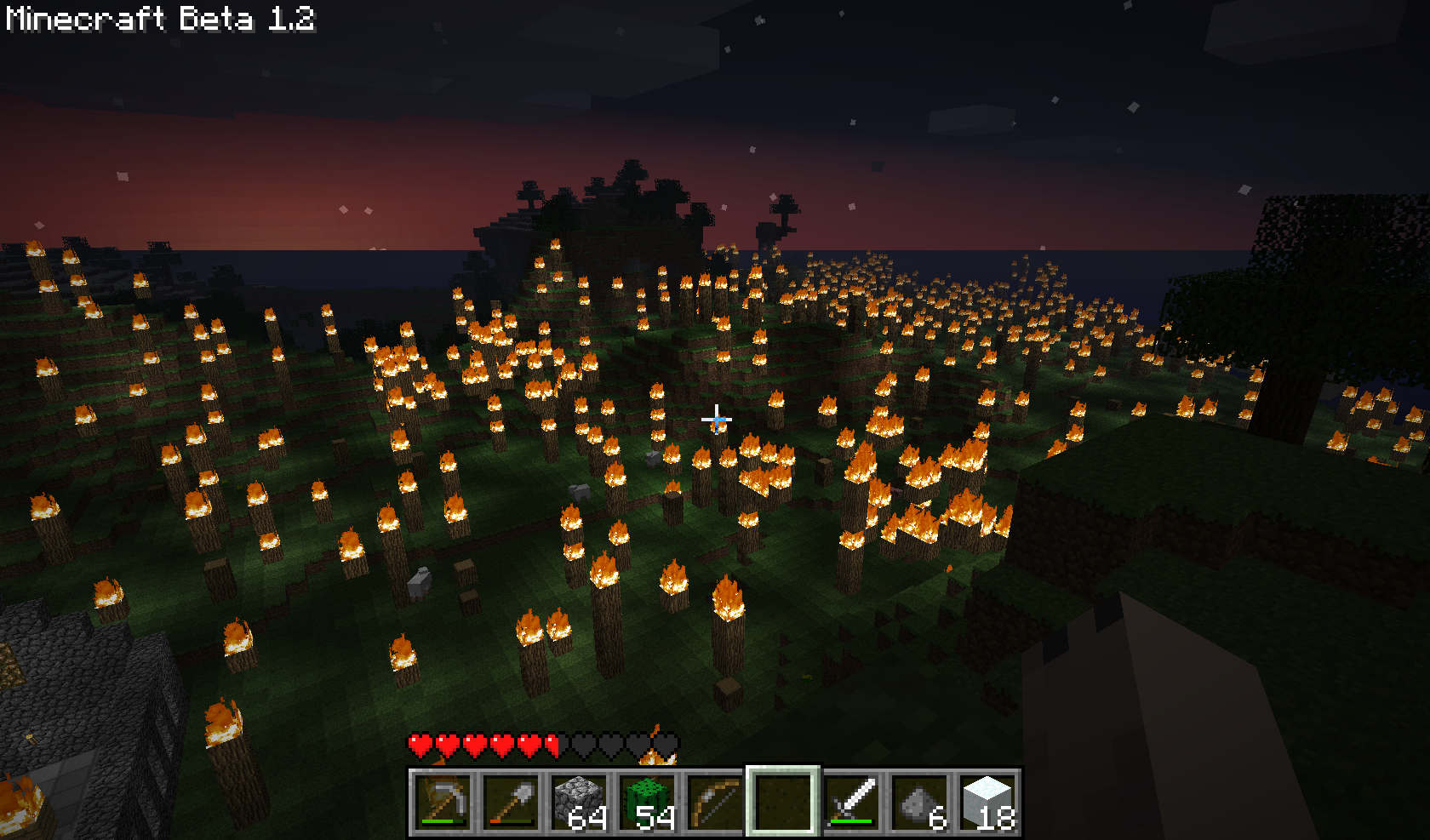1430x840 pixels.
Task: Select the shovel hotbar slot
Action: coord(511,802)
